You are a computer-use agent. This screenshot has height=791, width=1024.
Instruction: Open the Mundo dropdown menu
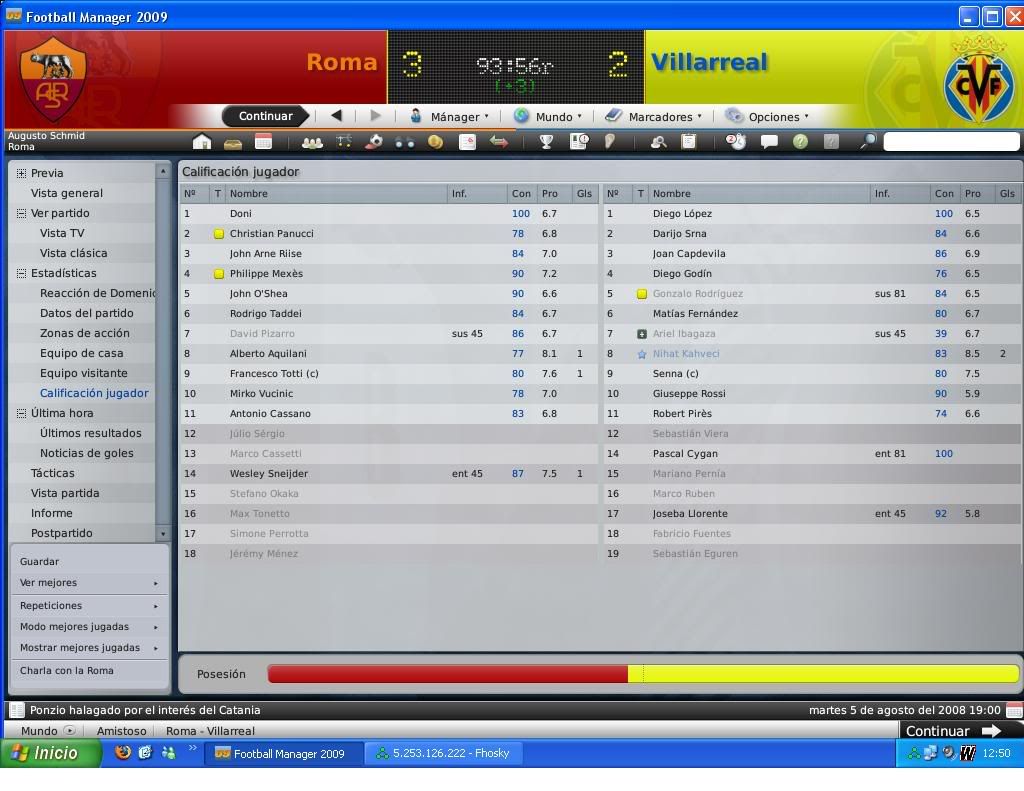click(x=547, y=116)
